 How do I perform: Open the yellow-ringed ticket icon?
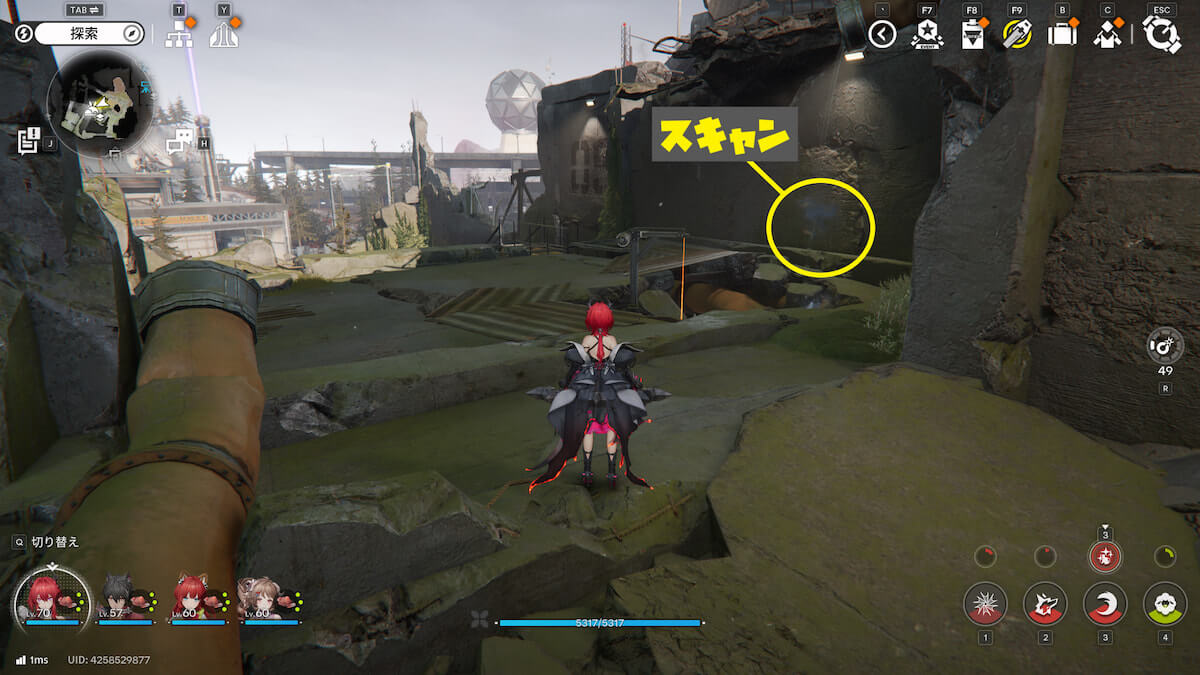[1017, 35]
